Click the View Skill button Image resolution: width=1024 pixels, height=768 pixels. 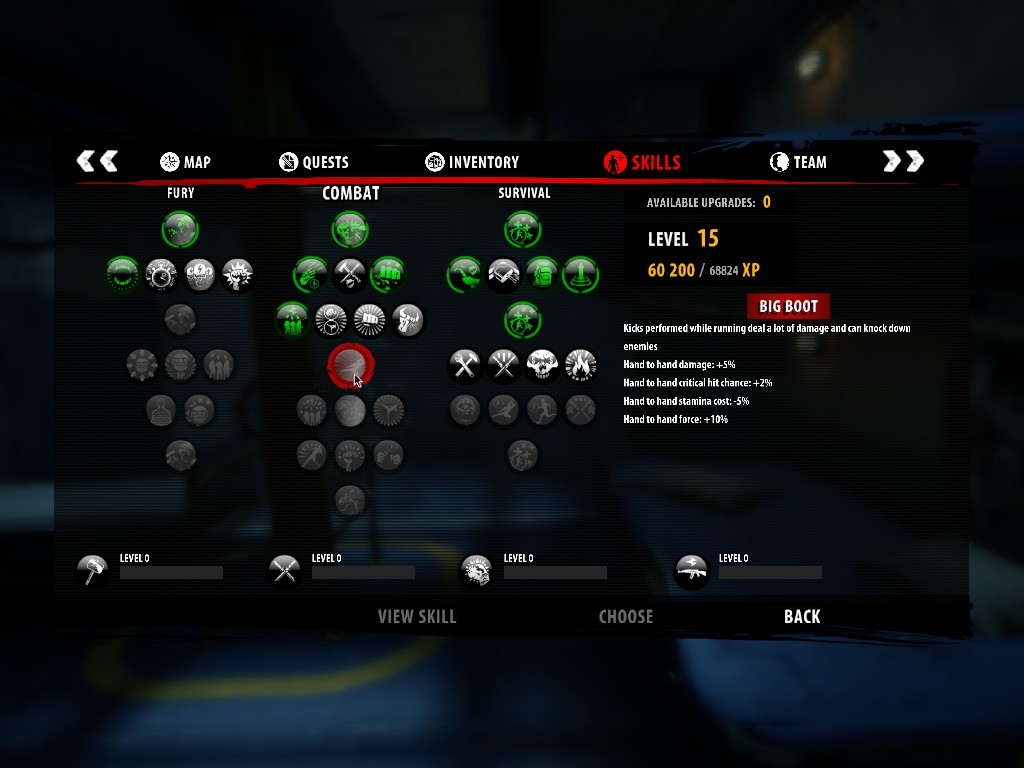(416, 617)
